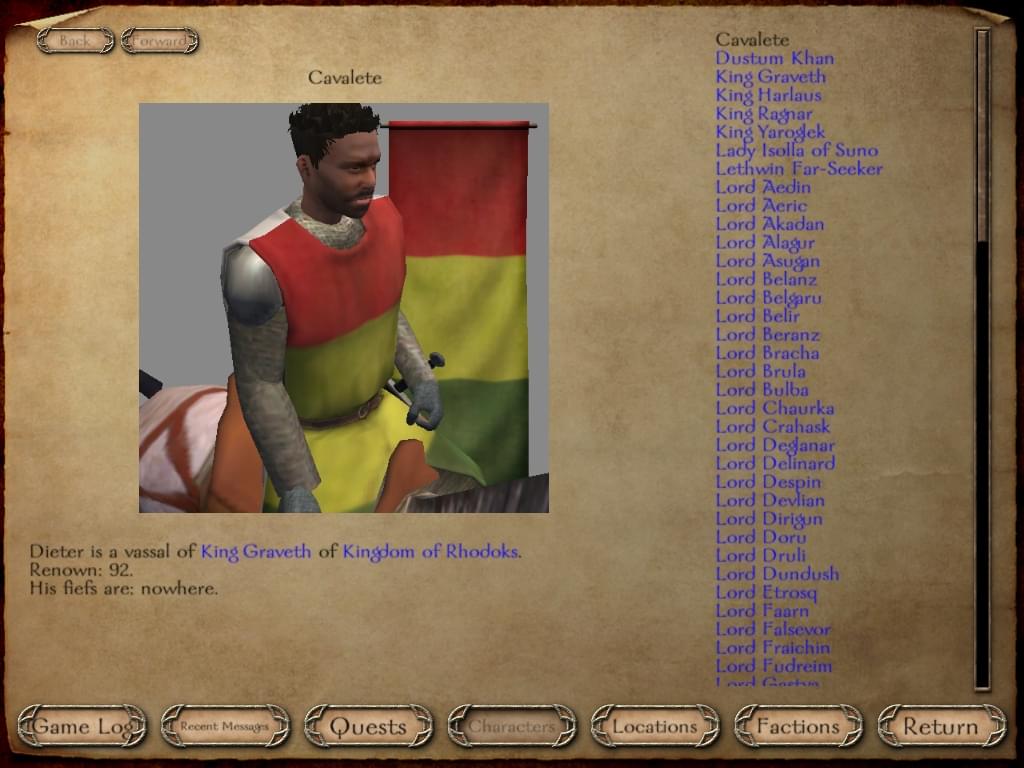
Task: View Lethwin Far-Seeker's page
Action: tap(799, 168)
